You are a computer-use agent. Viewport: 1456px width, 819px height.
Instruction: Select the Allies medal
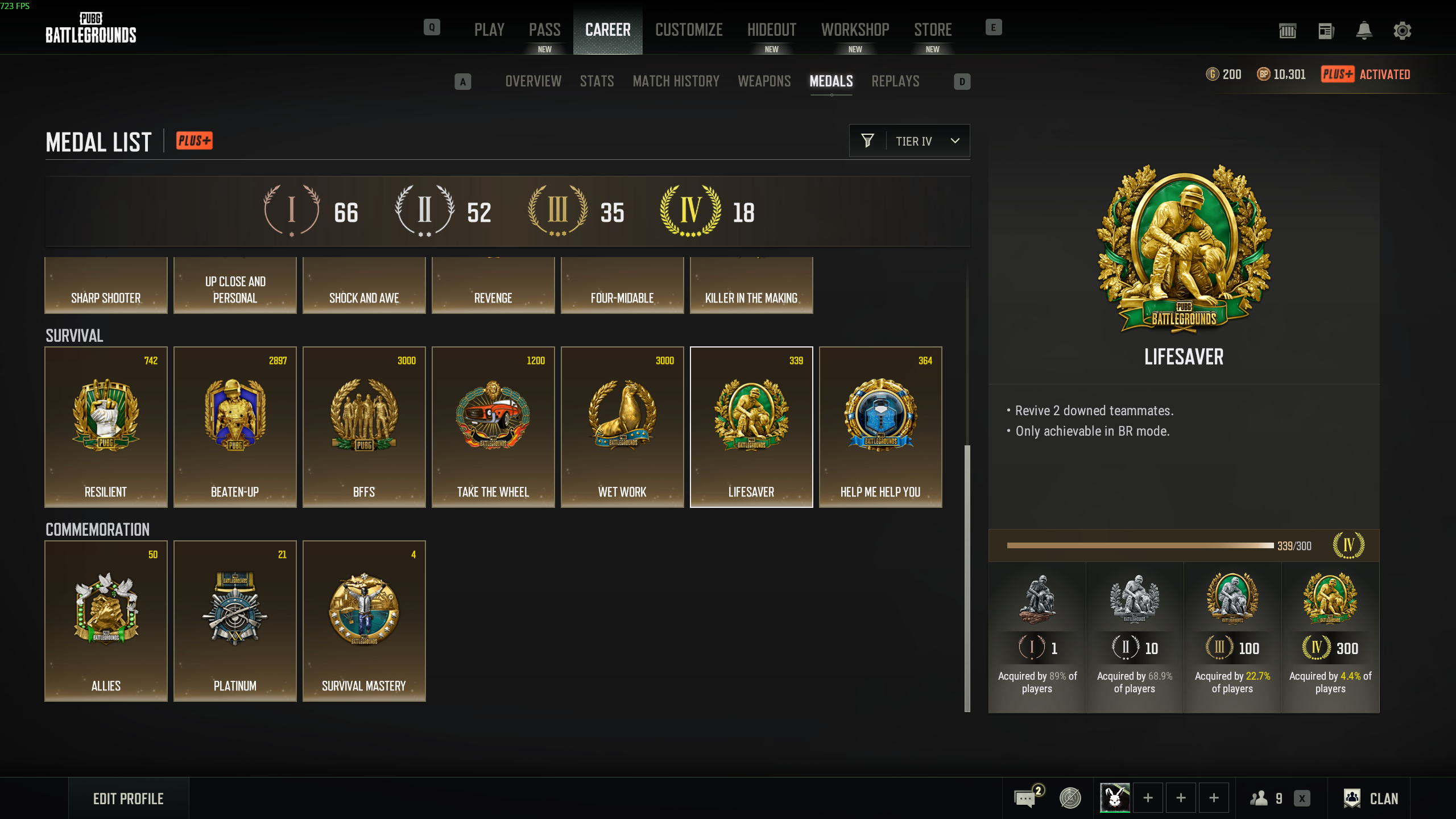coord(106,621)
